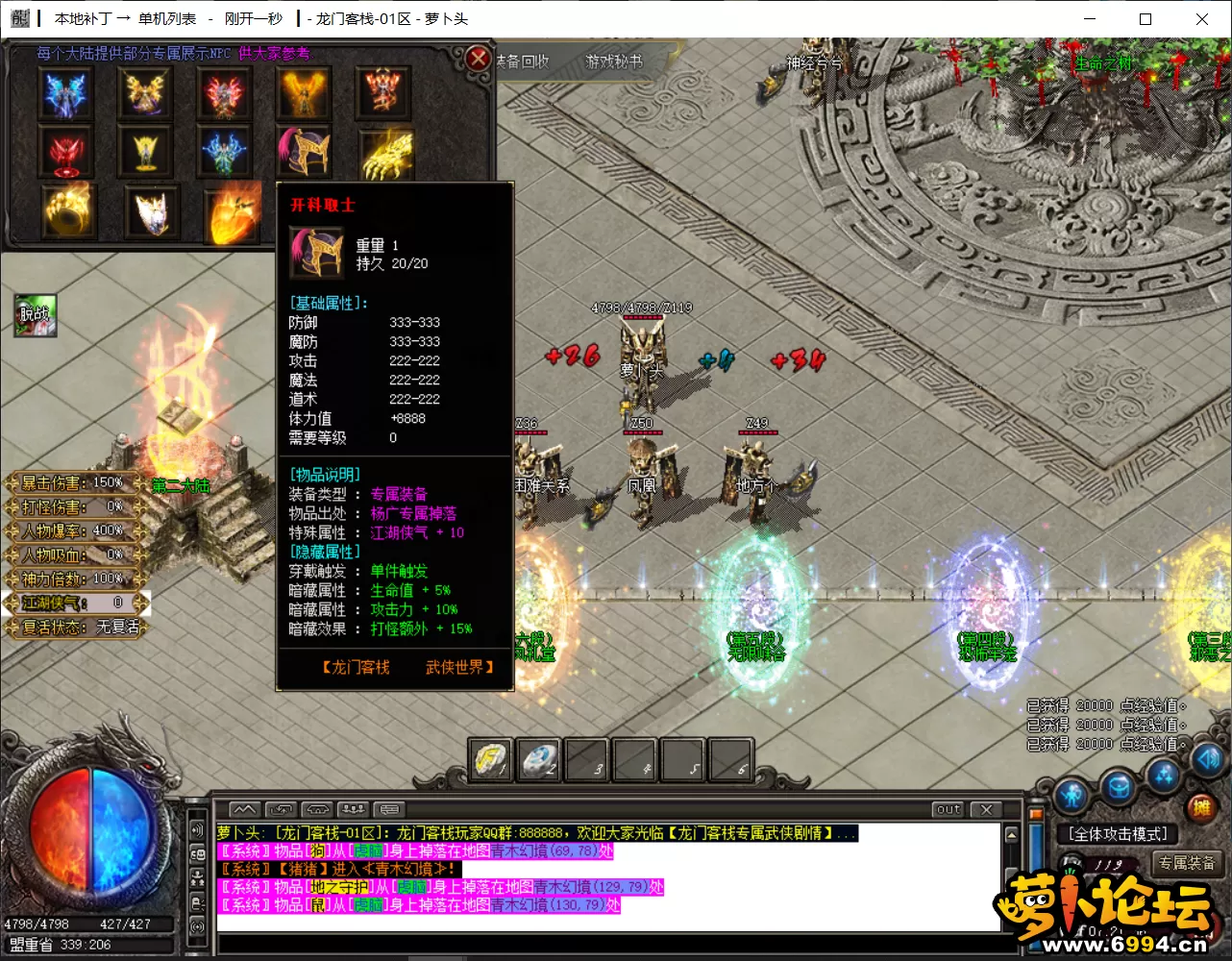
Task: Close the exclusive equipment showcase panel
Action: 478,60
